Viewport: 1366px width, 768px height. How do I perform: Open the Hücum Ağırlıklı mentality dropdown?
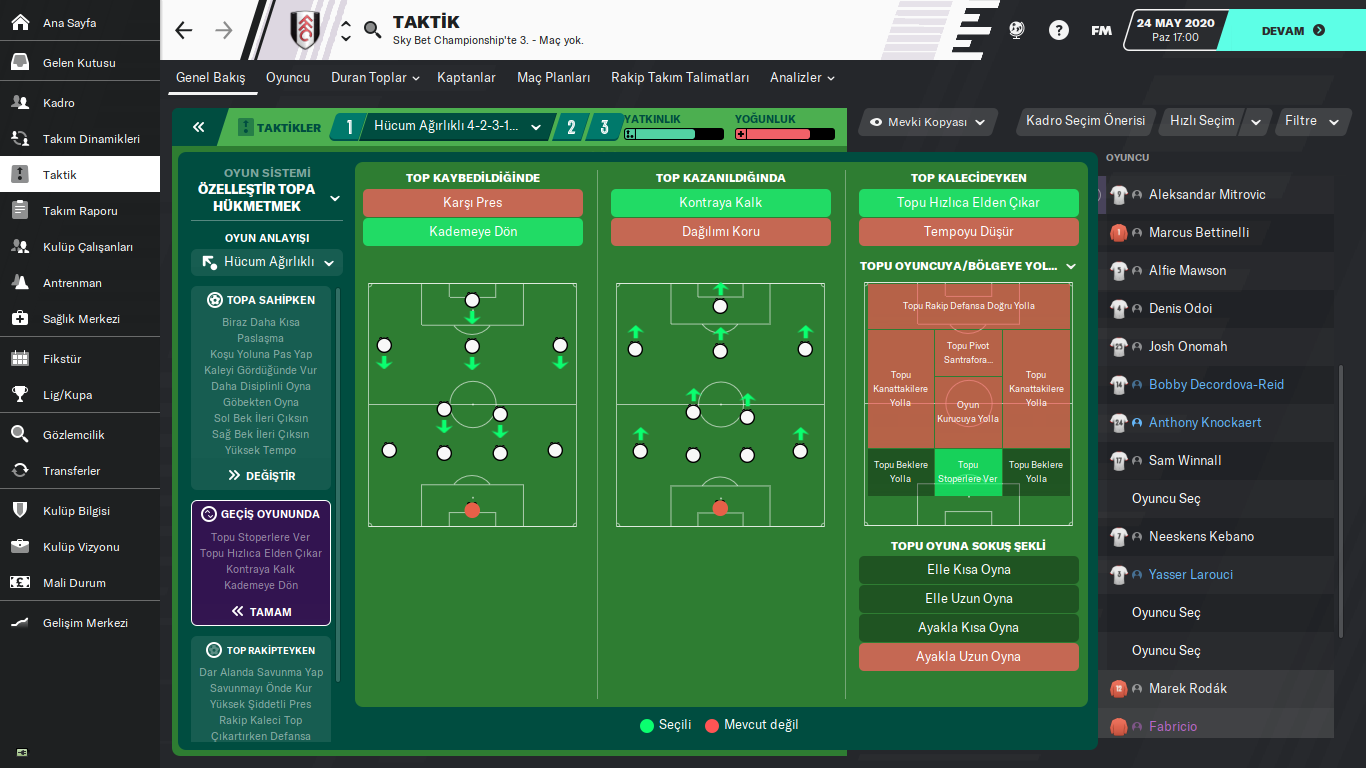click(x=267, y=263)
